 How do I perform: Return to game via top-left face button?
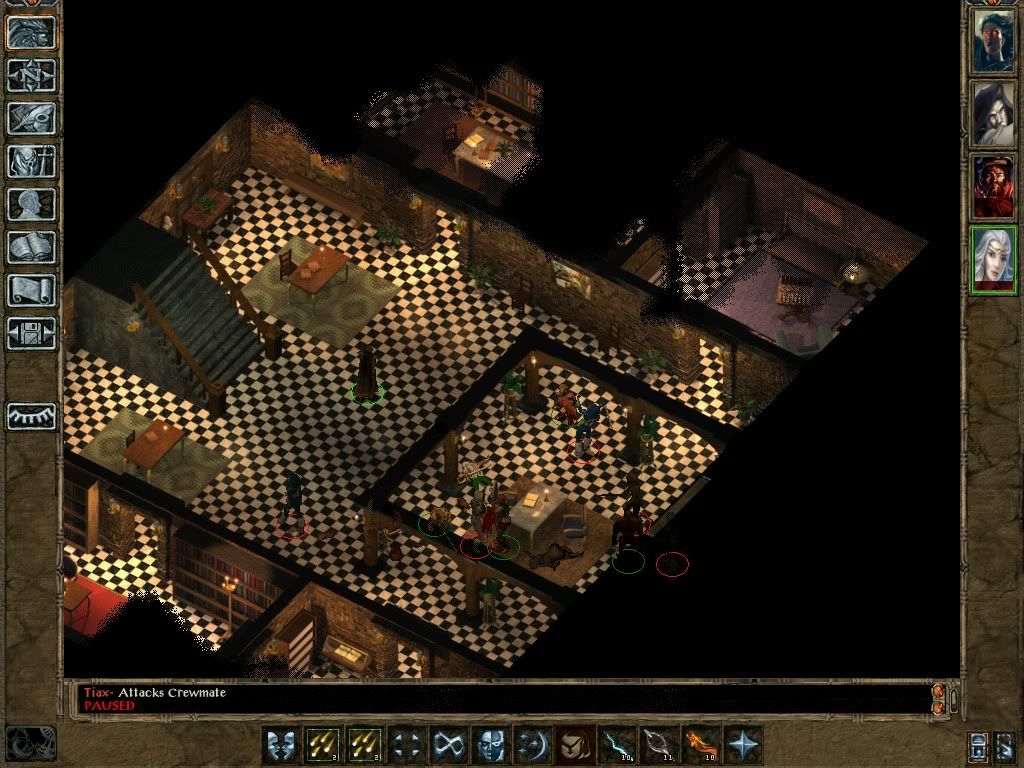click(x=32, y=32)
